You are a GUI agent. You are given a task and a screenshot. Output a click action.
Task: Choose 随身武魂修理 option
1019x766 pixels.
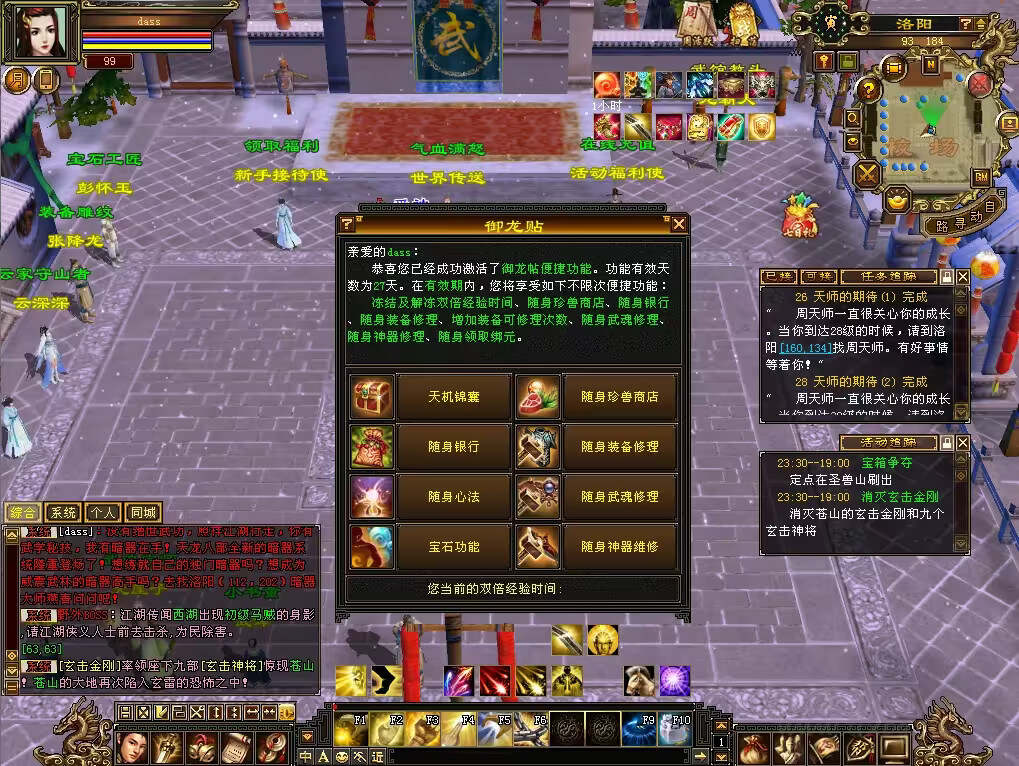click(619, 497)
